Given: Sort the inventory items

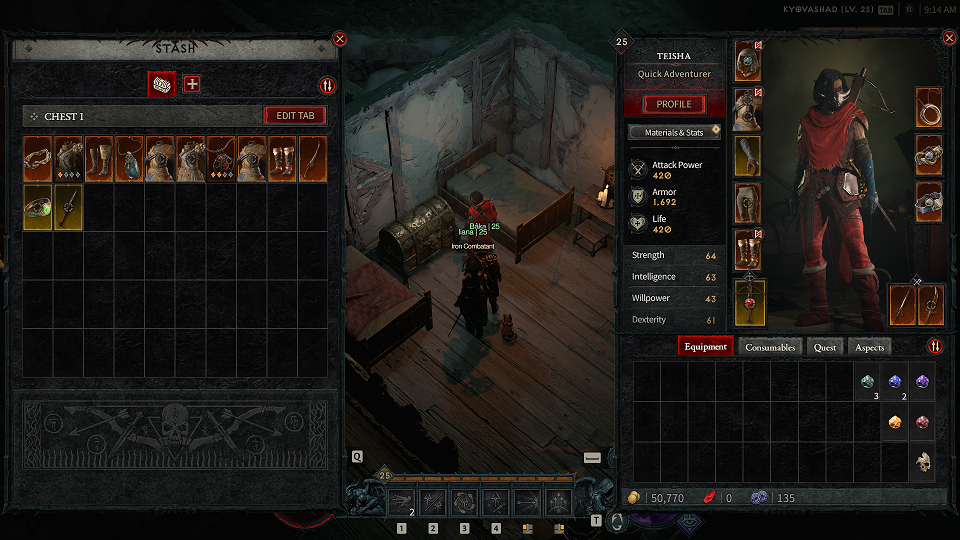Looking at the screenshot, I should (935, 347).
